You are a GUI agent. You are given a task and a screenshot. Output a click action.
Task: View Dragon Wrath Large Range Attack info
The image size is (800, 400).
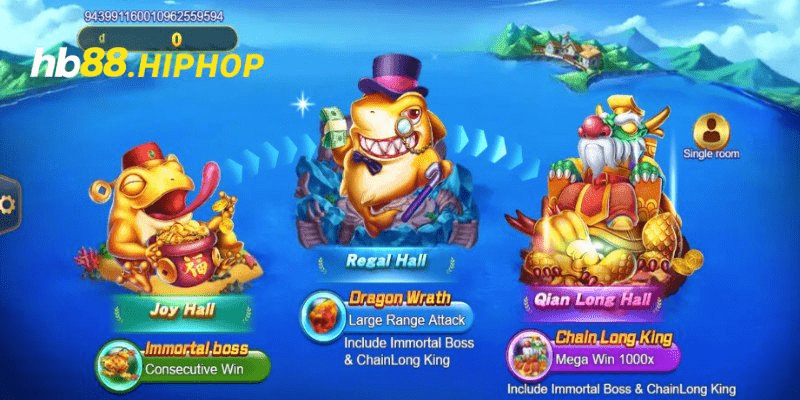click(386, 313)
